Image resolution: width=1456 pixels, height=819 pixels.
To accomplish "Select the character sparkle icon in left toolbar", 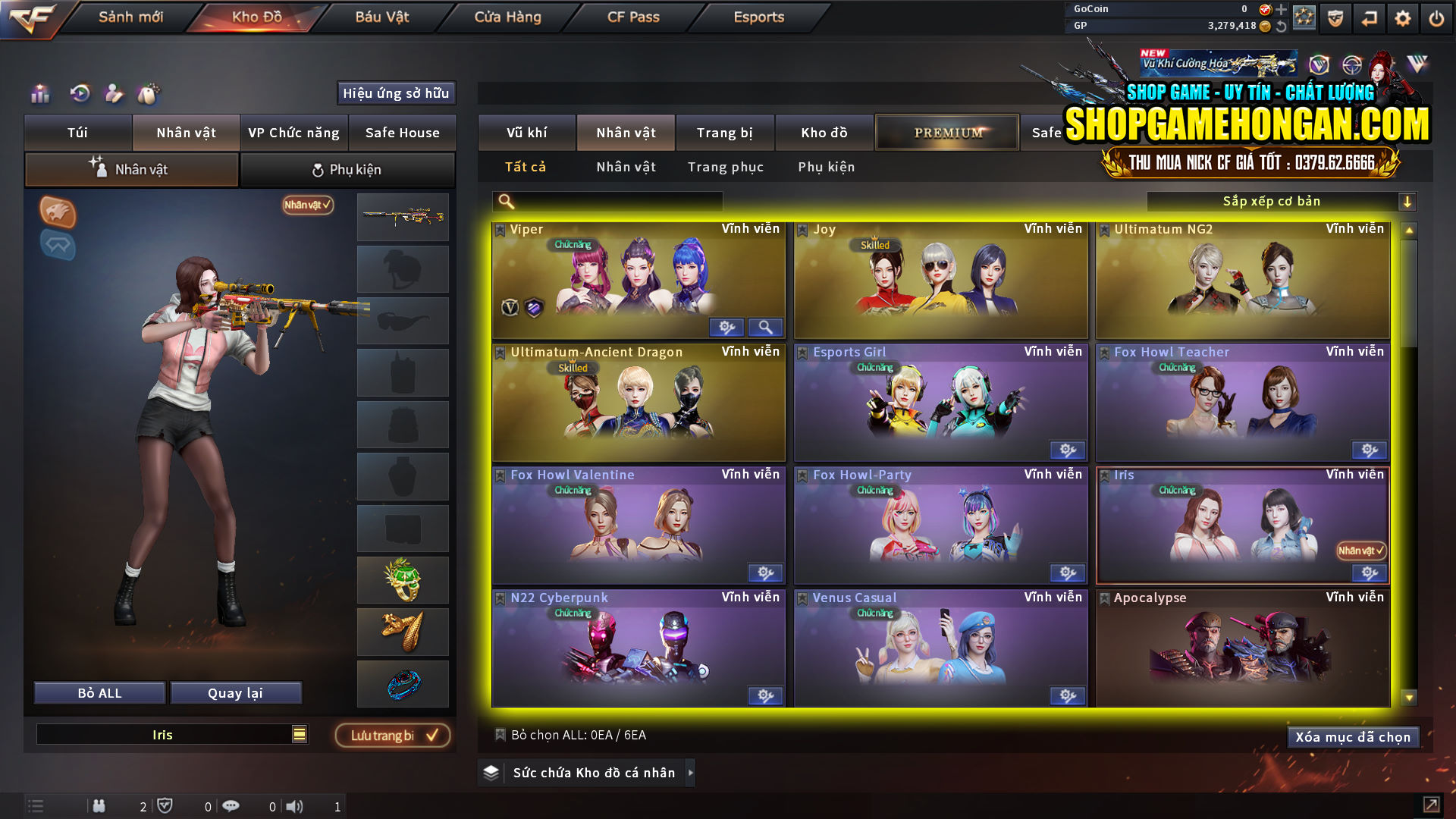I will tap(115, 94).
